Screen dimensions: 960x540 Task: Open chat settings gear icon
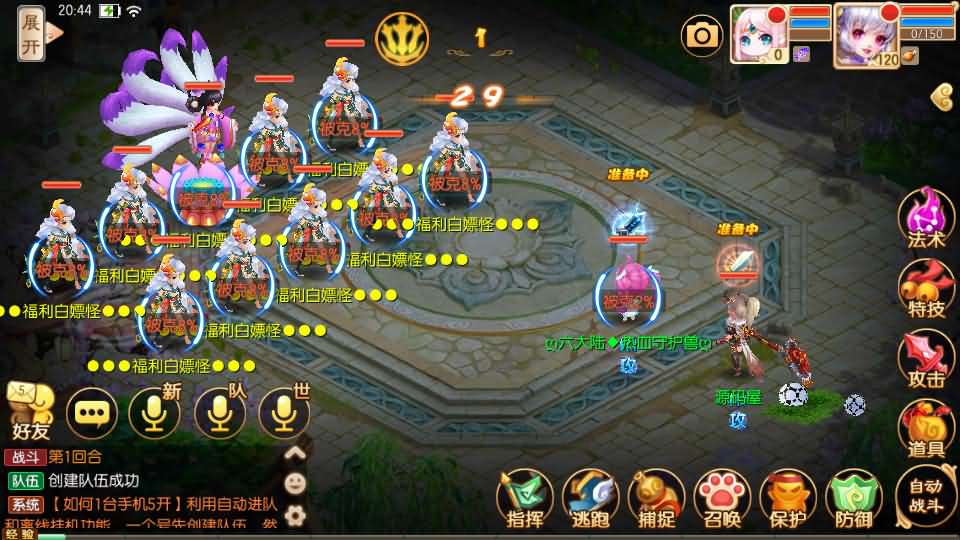click(x=295, y=515)
